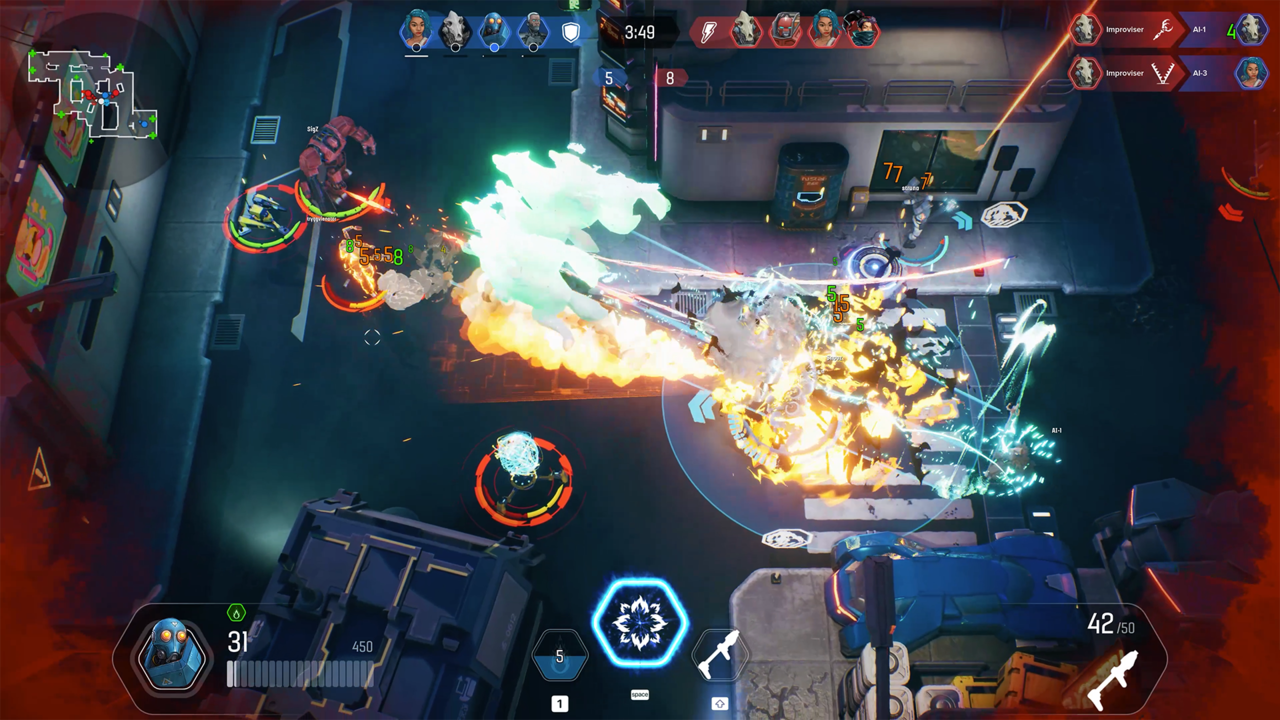Click the ability icon with keybind 1
The image size is (1280, 720).
pos(559,655)
